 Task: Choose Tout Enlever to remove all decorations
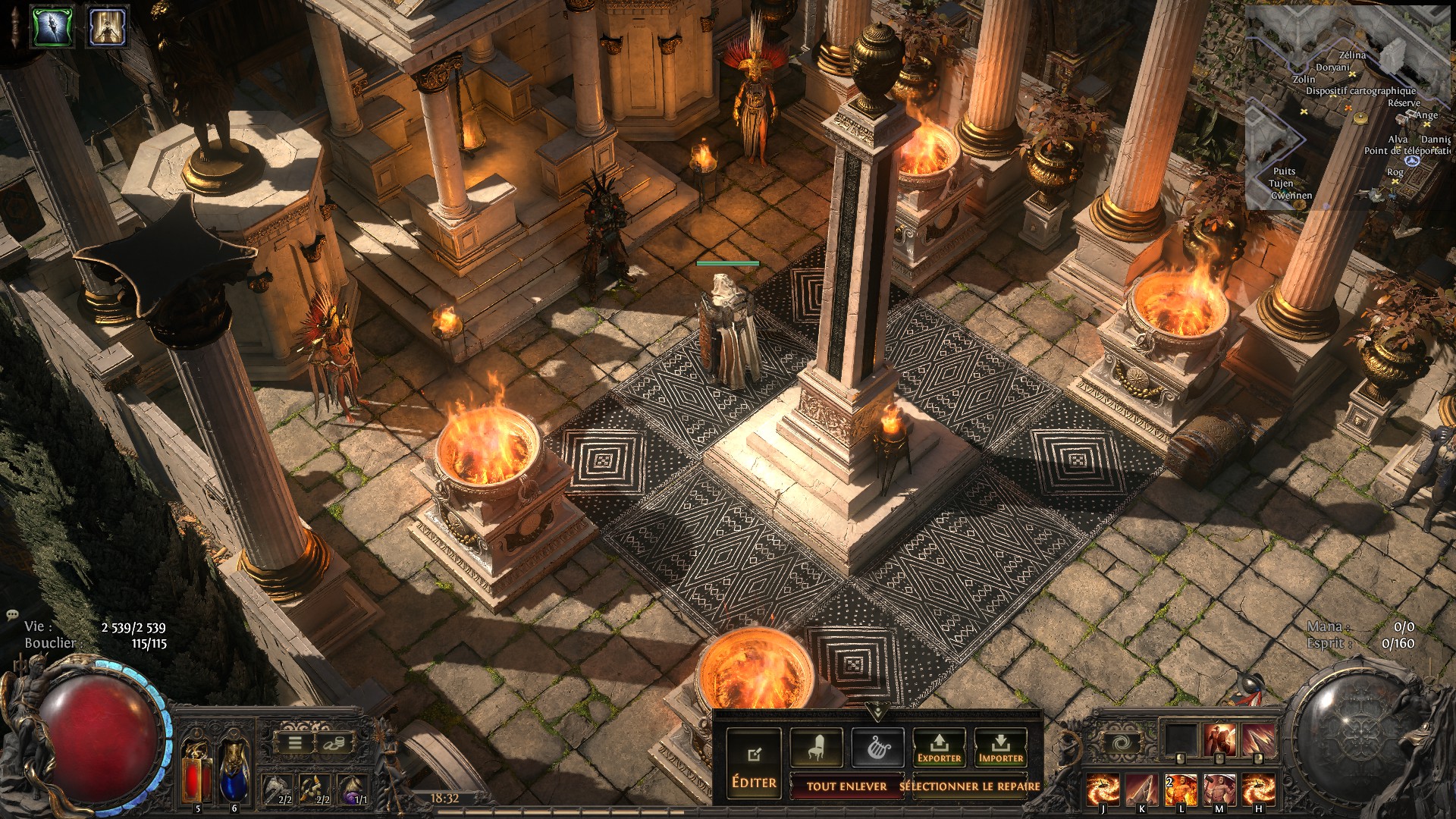846,786
